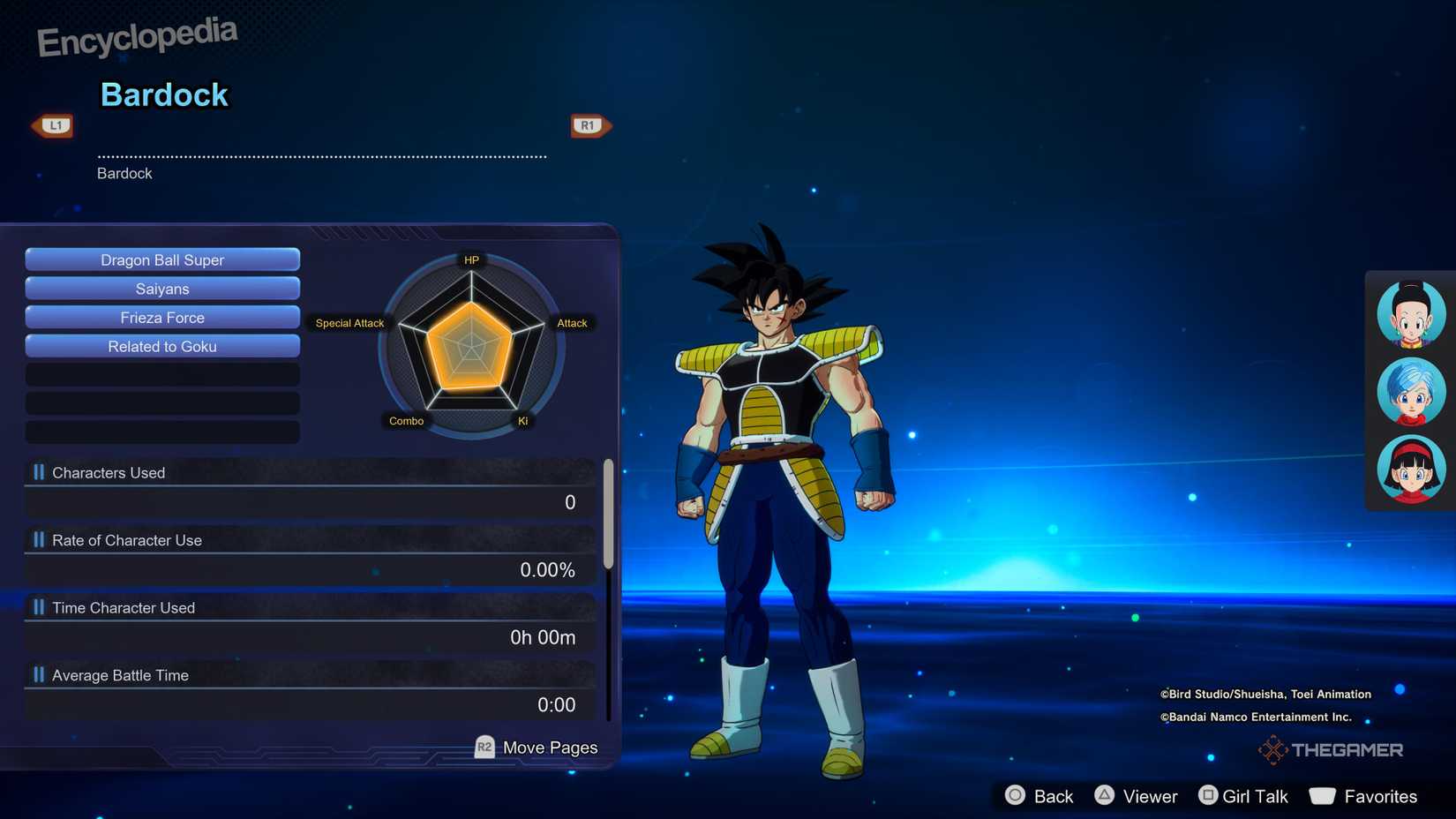The image size is (1456, 819).
Task: Select the Related to Goku tag
Action: (162, 346)
